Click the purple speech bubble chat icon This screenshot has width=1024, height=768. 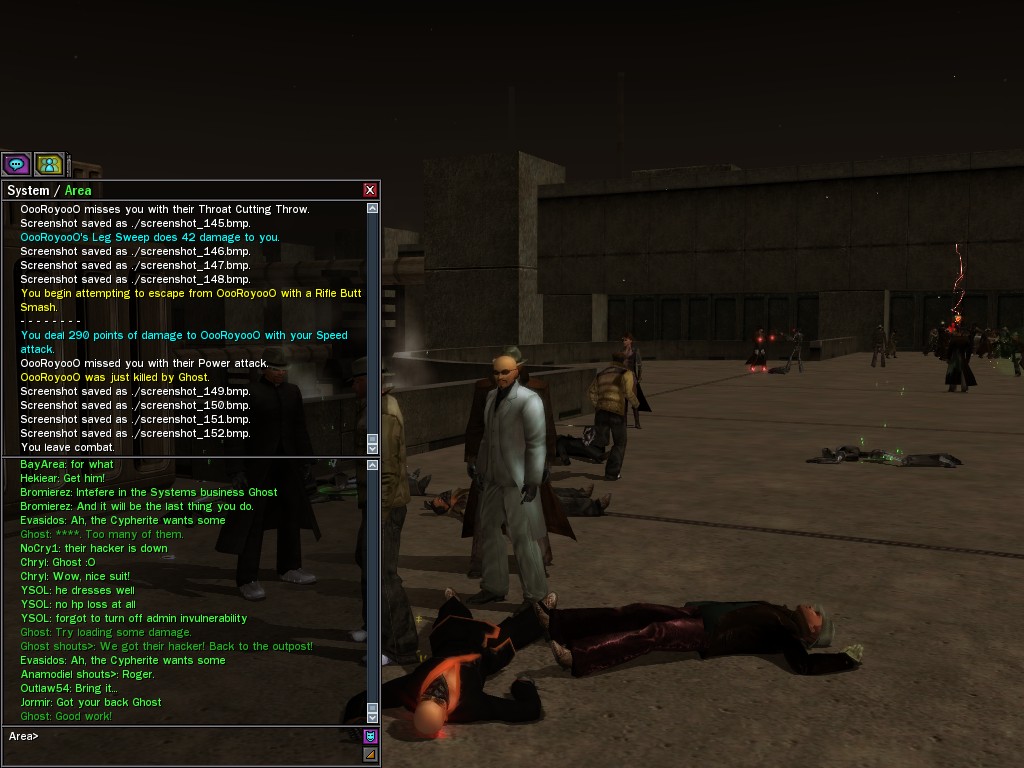16,164
